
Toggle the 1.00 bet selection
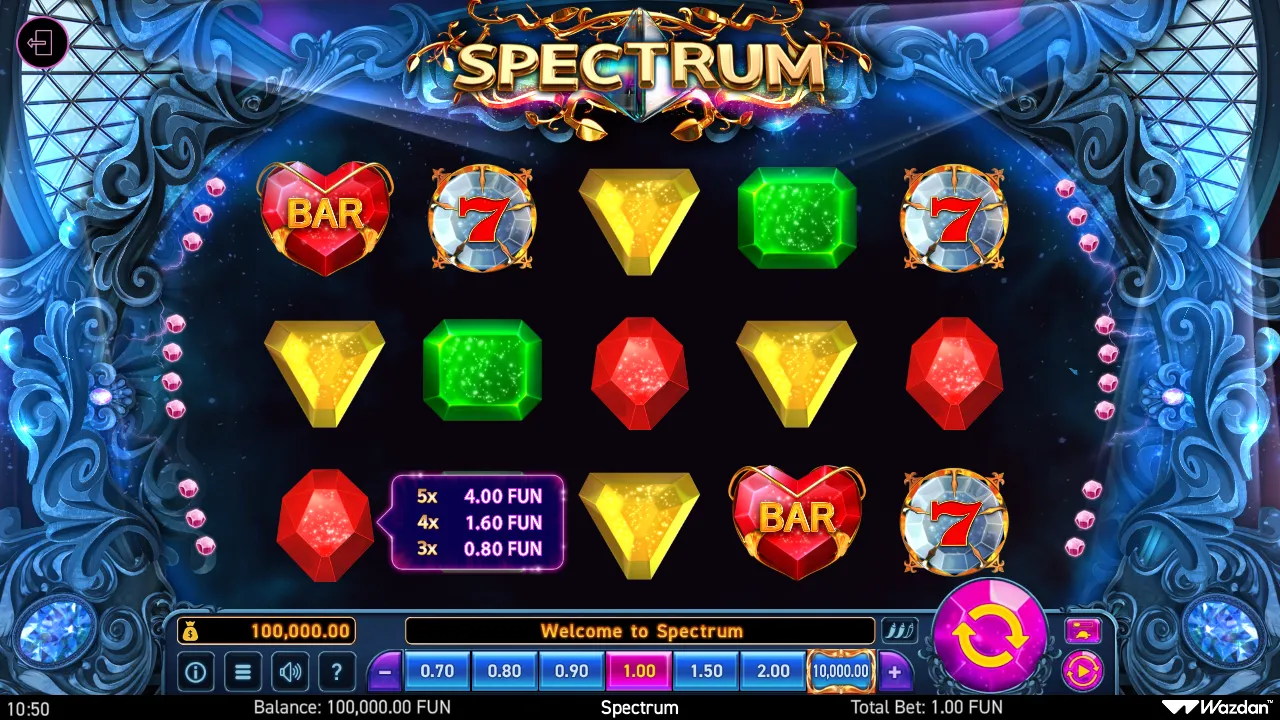(639, 671)
